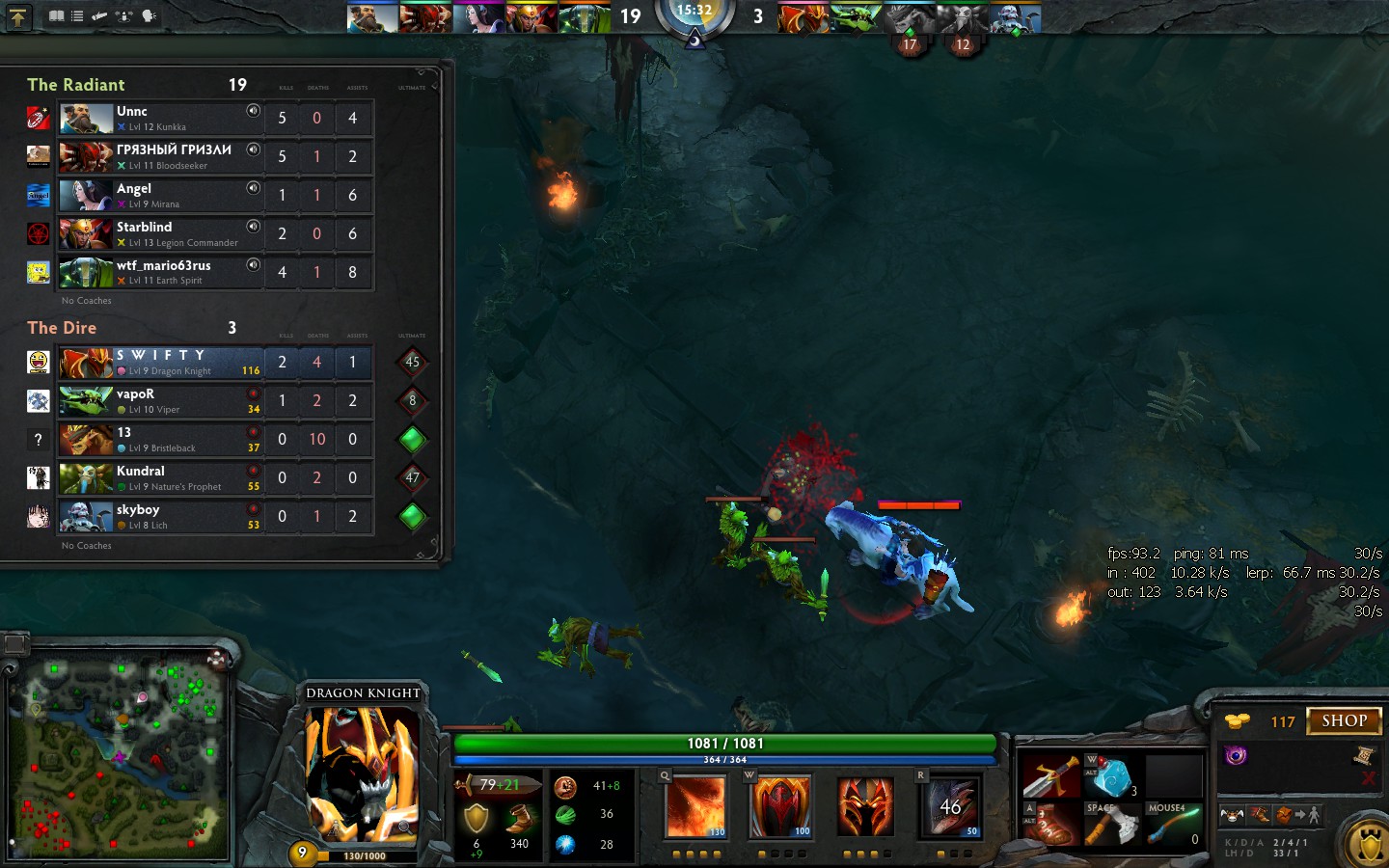Click Kunkka's portrait in the top bar

click(x=371, y=17)
